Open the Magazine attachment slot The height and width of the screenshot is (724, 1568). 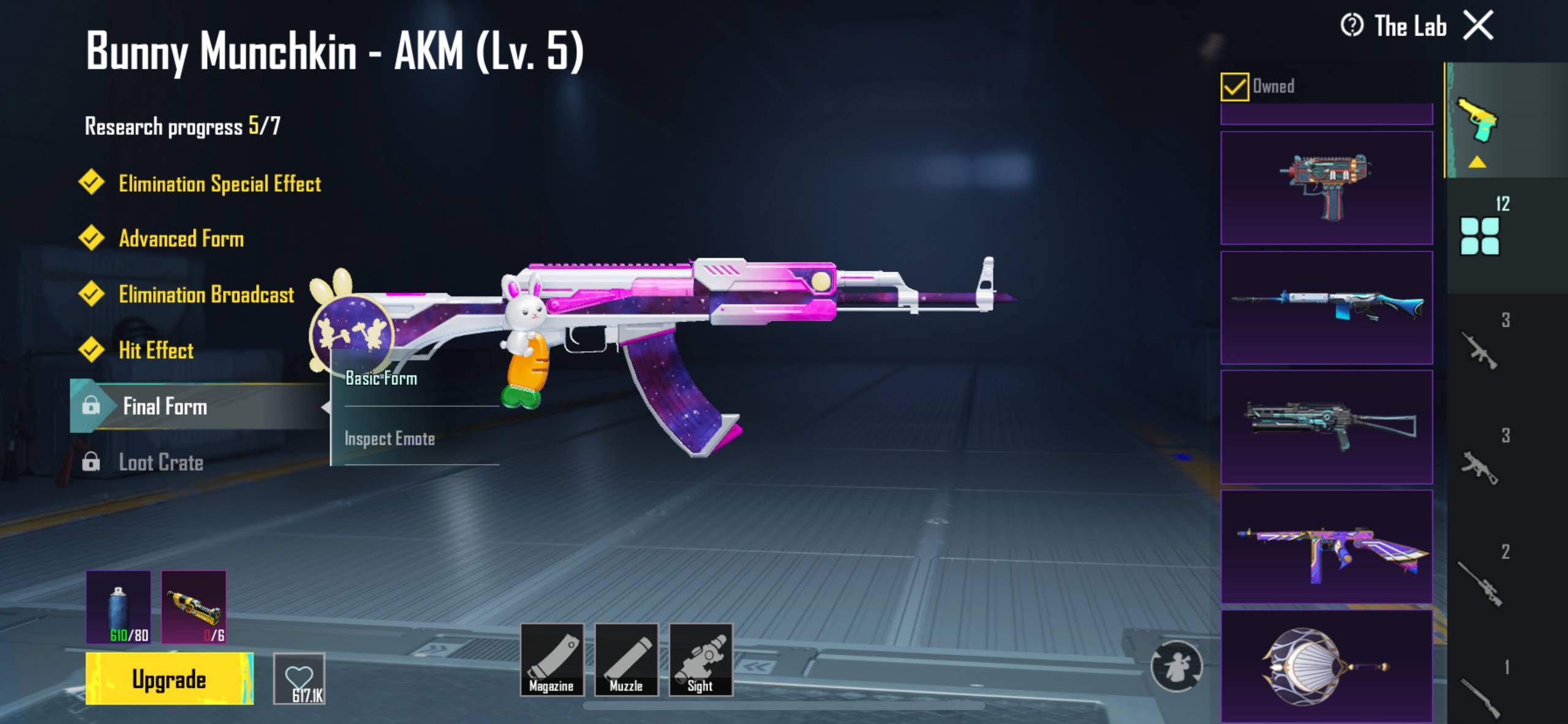click(551, 659)
